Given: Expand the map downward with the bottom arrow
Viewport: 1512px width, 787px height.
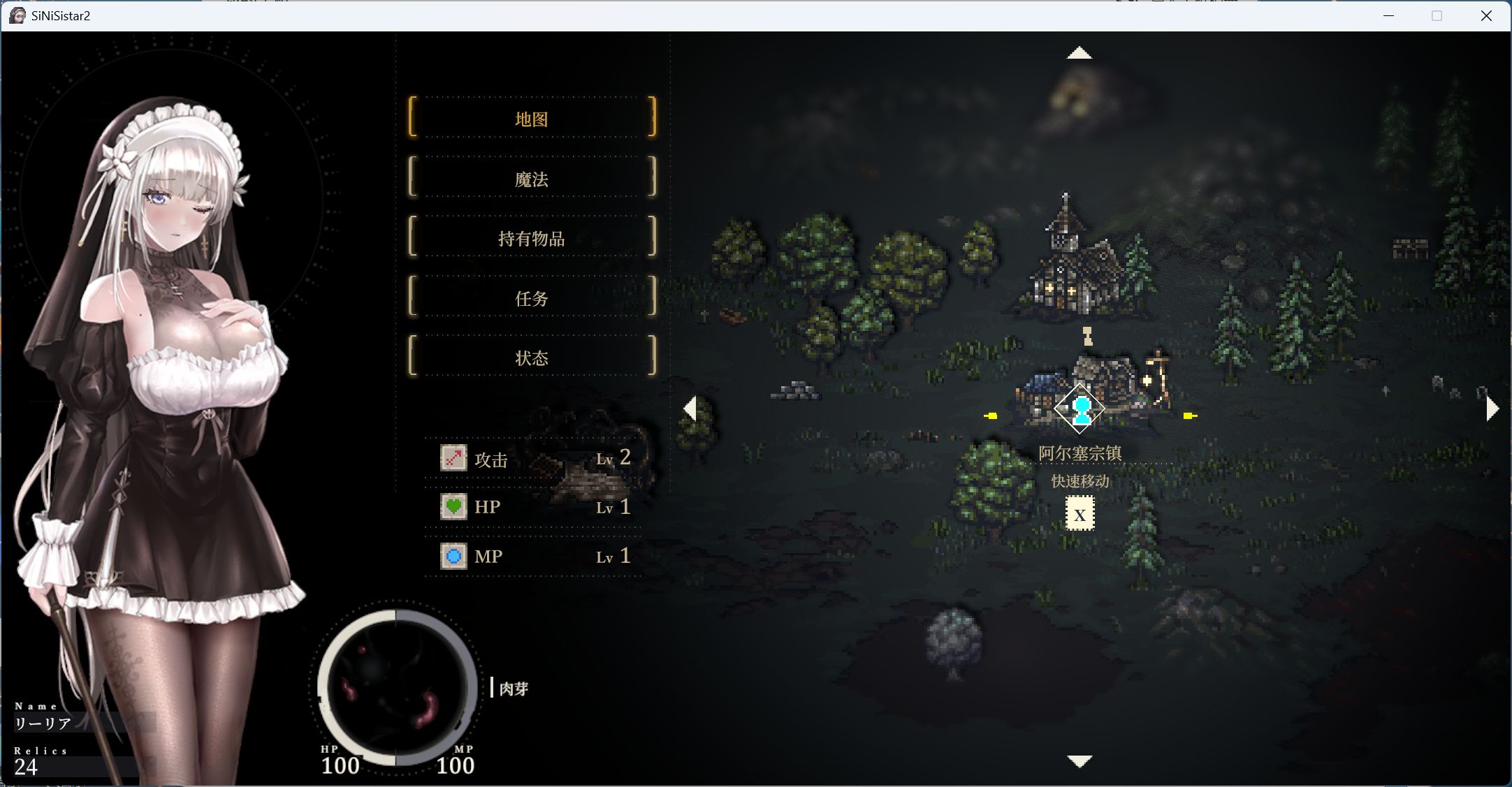Looking at the screenshot, I should (x=1080, y=761).
